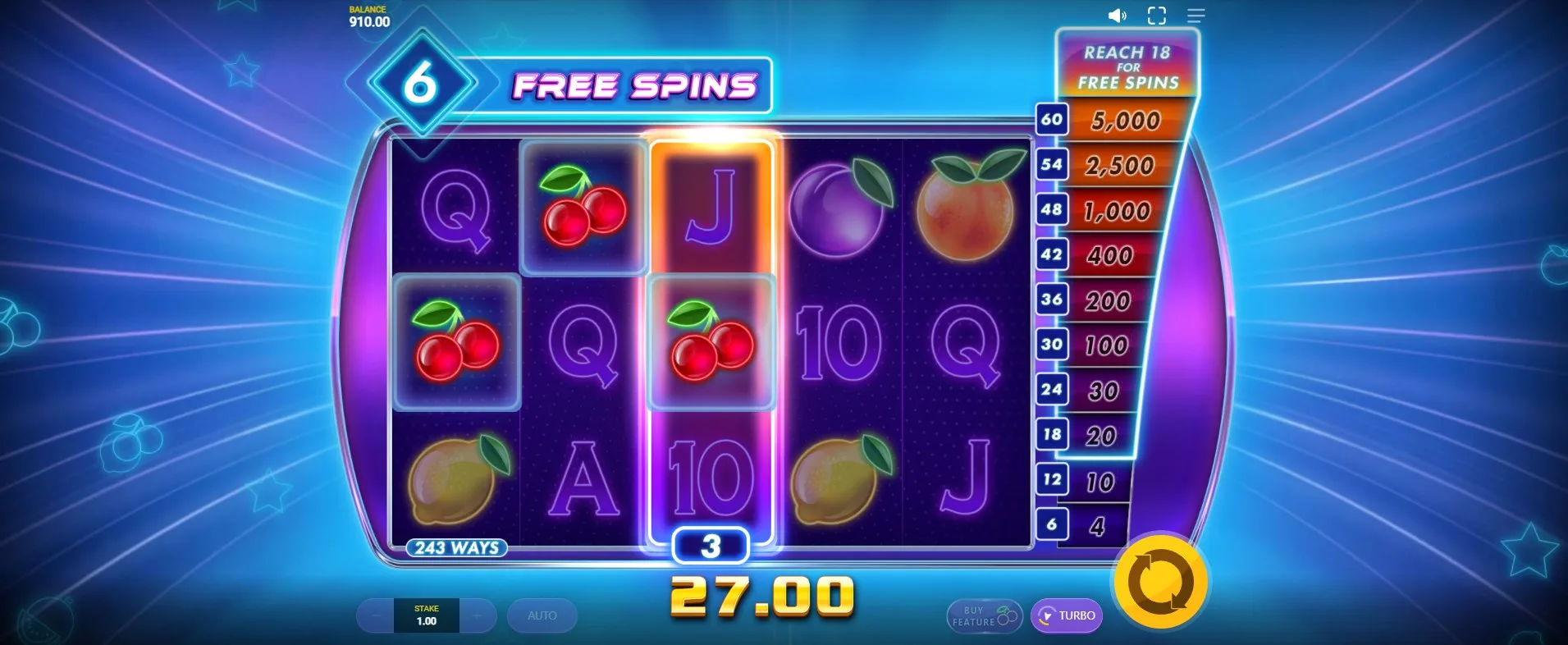1568x645 pixels.
Task: Start Auto spin
Action: [x=542, y=615]
